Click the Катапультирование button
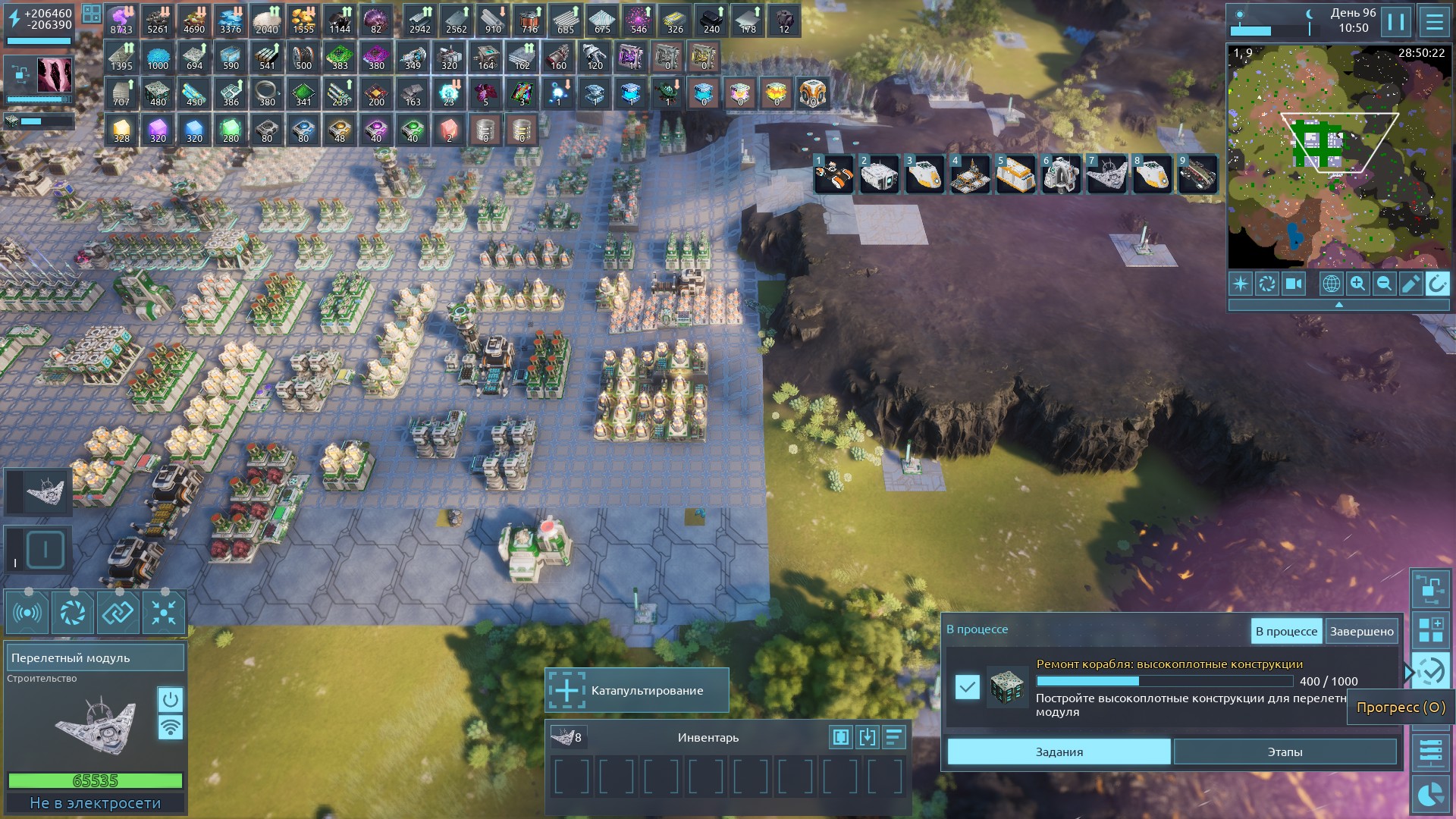Image resolution: width=1456 pixels, height=819 pixels. coord(637,690)
